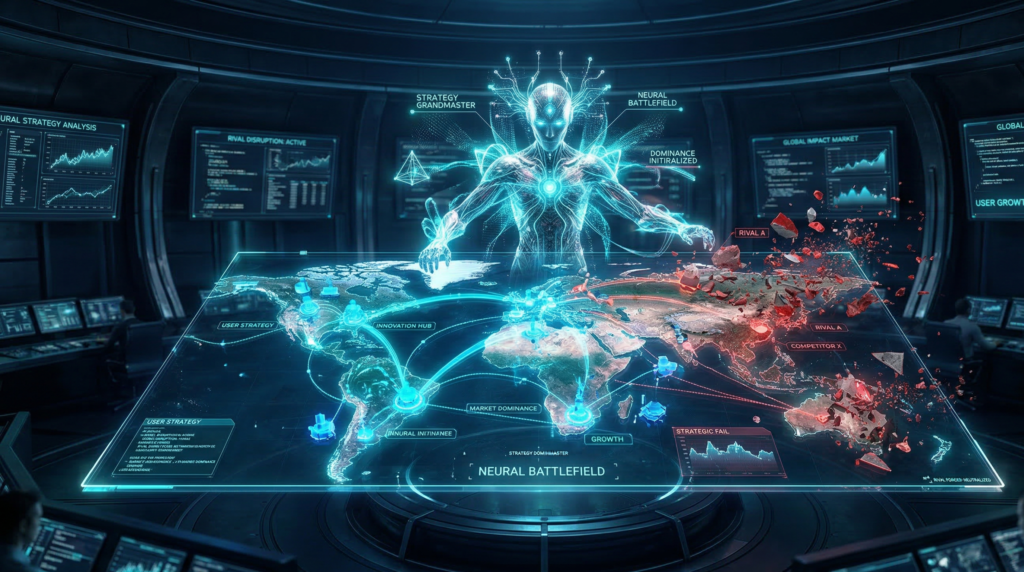Image resolution: width=1024 pixels, height=572 pixels.
Task: View the Global Impact Market panel
Action: (x=822, y=172)
